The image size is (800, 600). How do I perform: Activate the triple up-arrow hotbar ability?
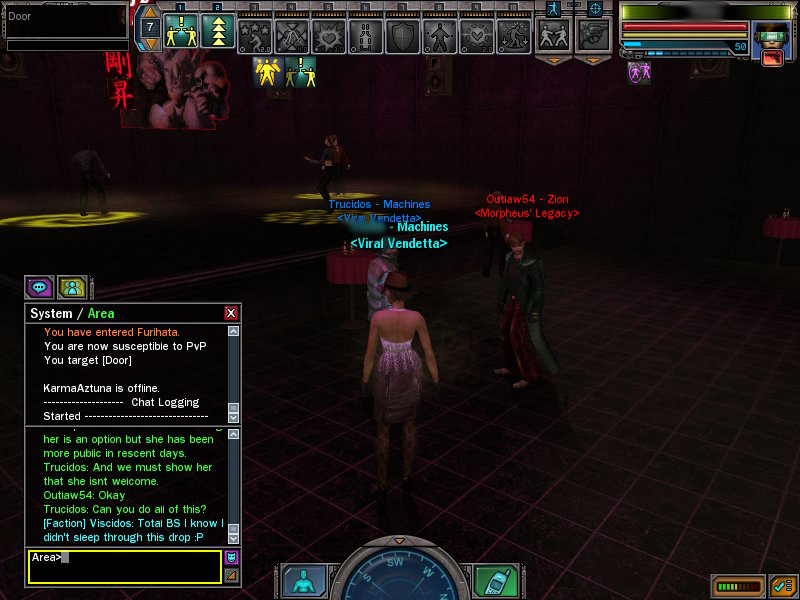click(x=218, y=33)
